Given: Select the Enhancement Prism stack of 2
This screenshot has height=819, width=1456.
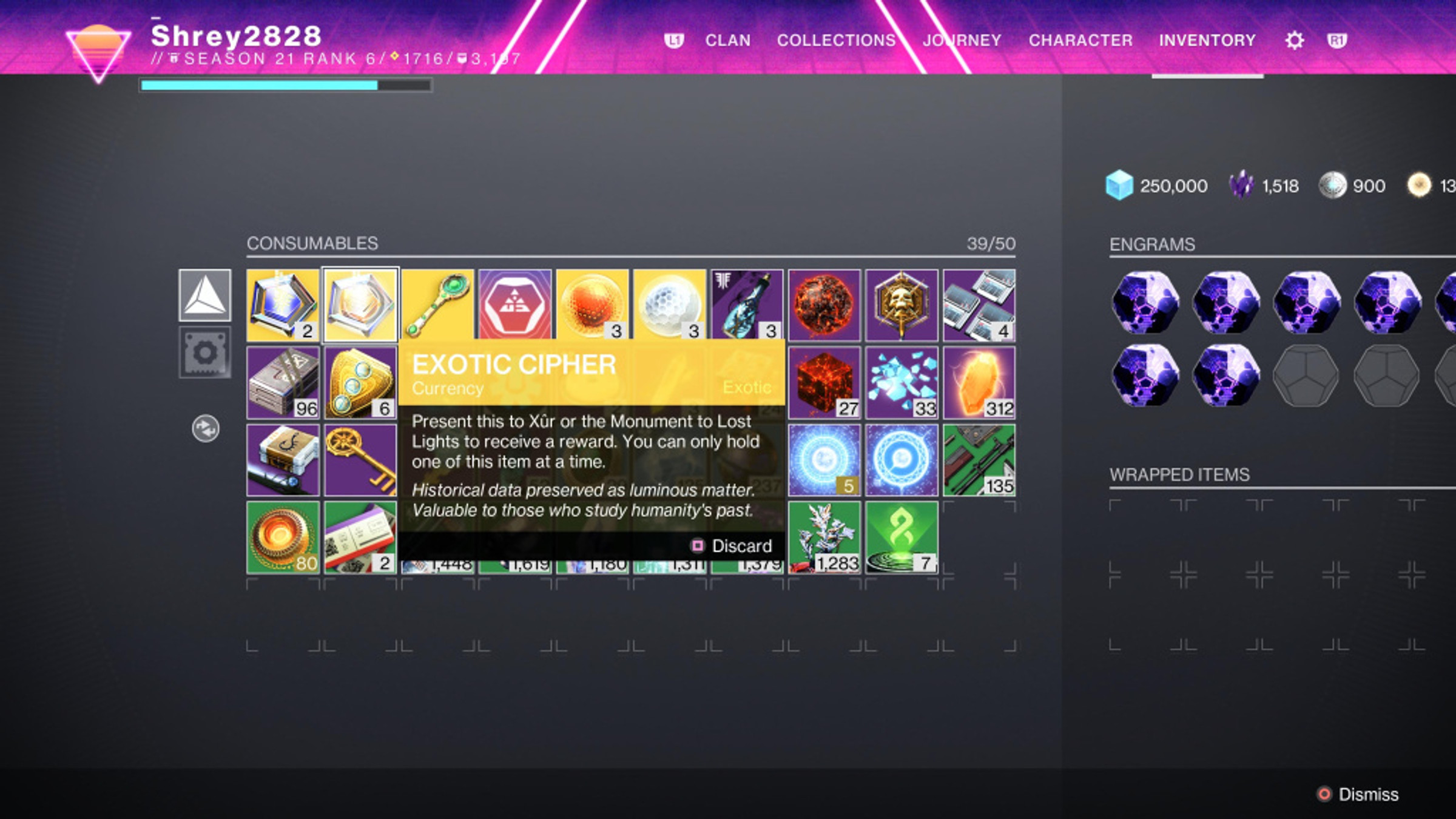Looking at the screenshot, I should click(x=282, y=303).
